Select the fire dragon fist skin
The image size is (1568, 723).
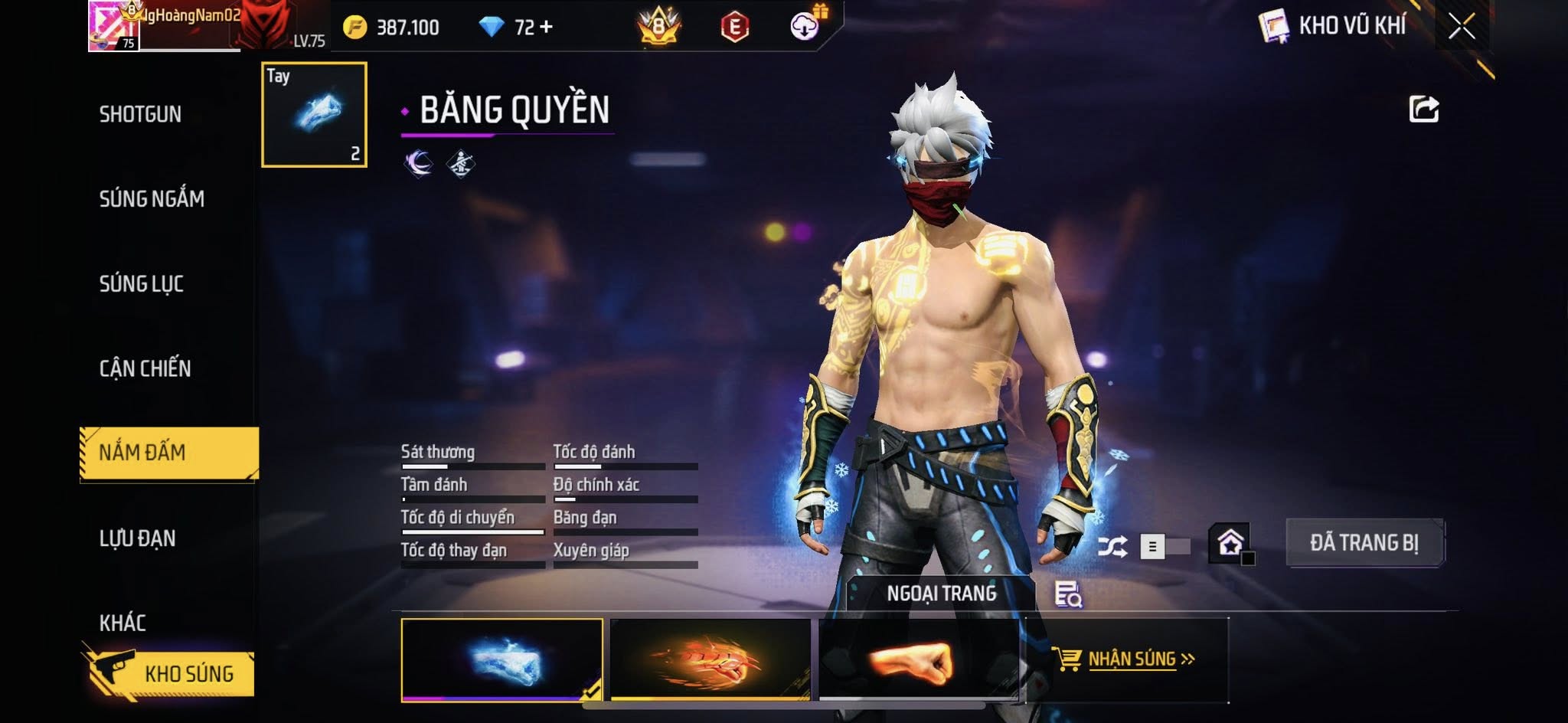pyautogui.click(x=710, y=659)
